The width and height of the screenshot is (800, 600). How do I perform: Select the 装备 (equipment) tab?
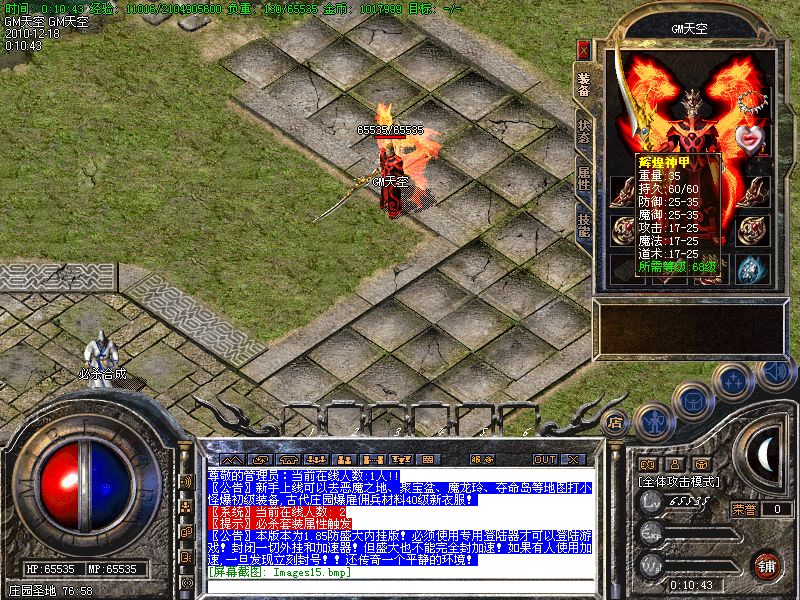(x=584, y=85)
